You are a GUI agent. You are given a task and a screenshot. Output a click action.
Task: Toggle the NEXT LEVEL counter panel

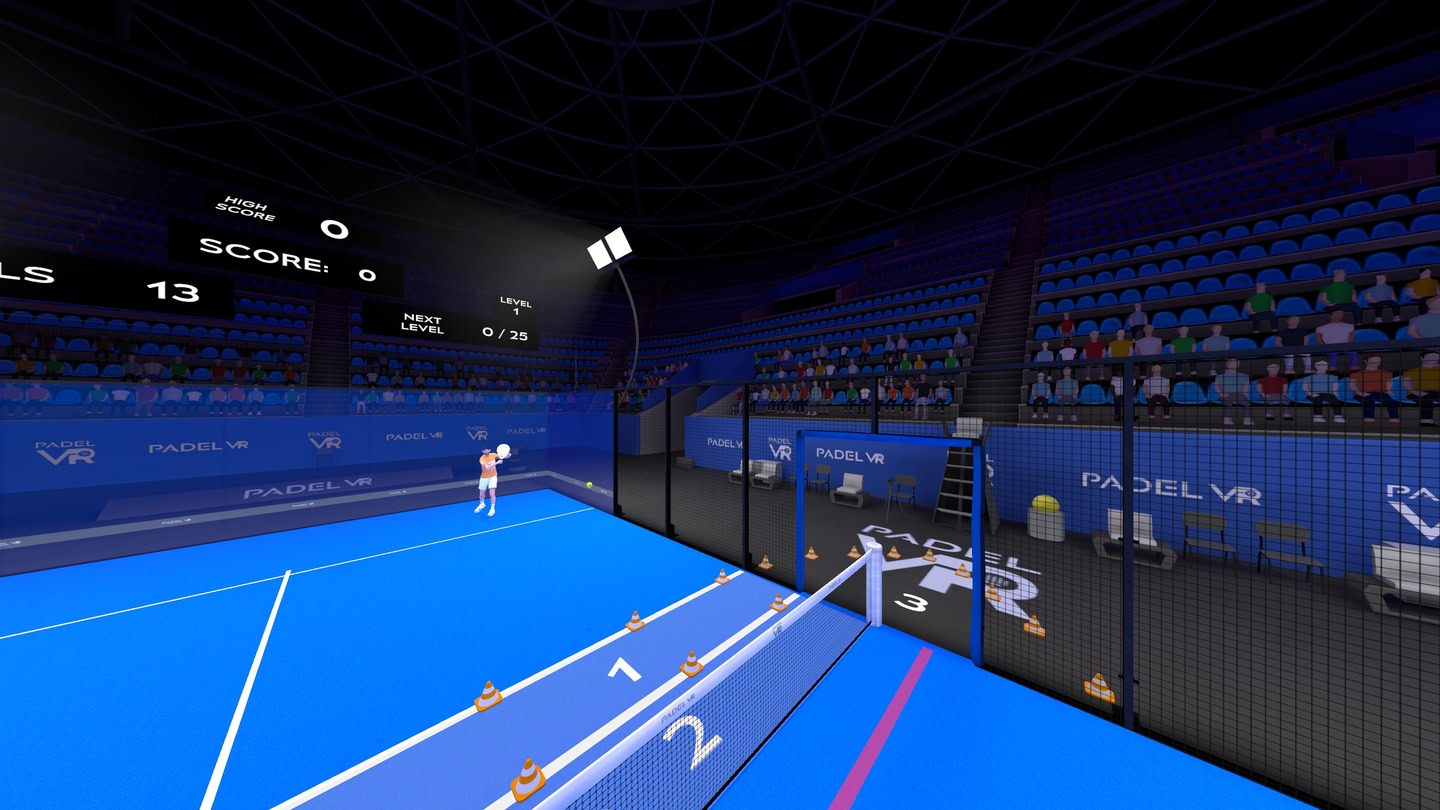click(x=424, y=323)
